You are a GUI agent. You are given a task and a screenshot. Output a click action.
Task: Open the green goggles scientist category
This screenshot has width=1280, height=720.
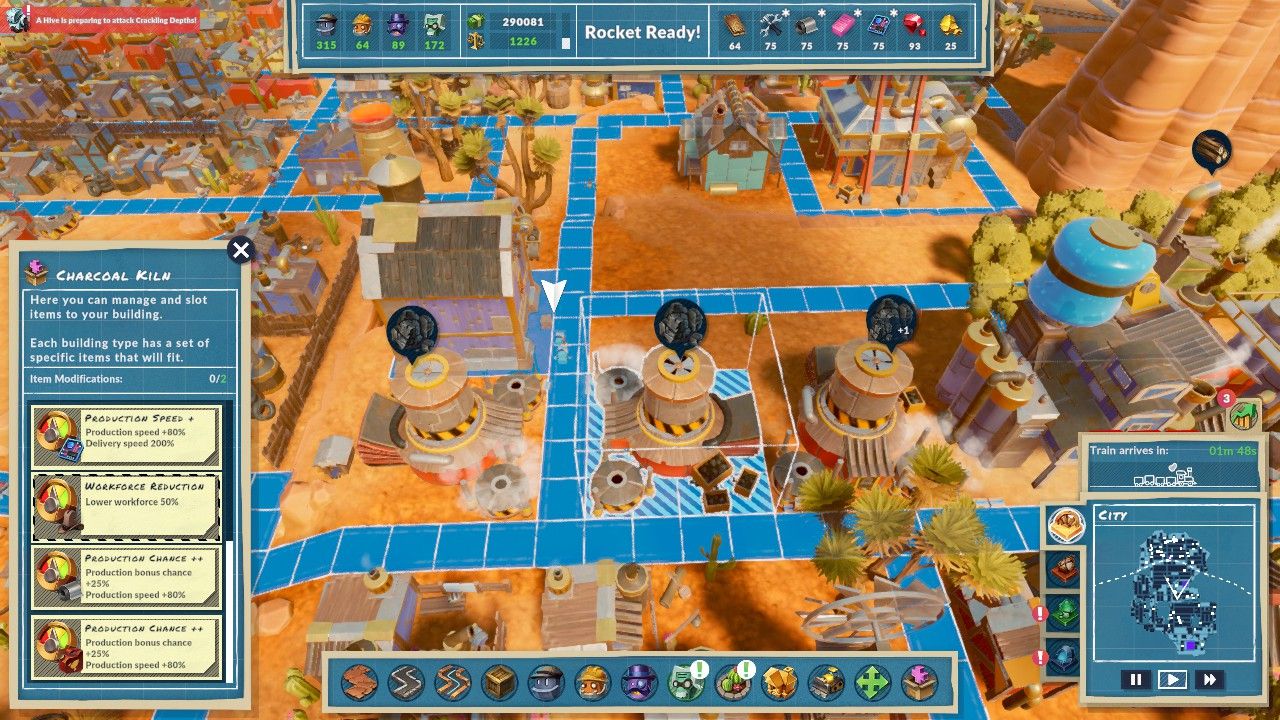tap(685, 684)
